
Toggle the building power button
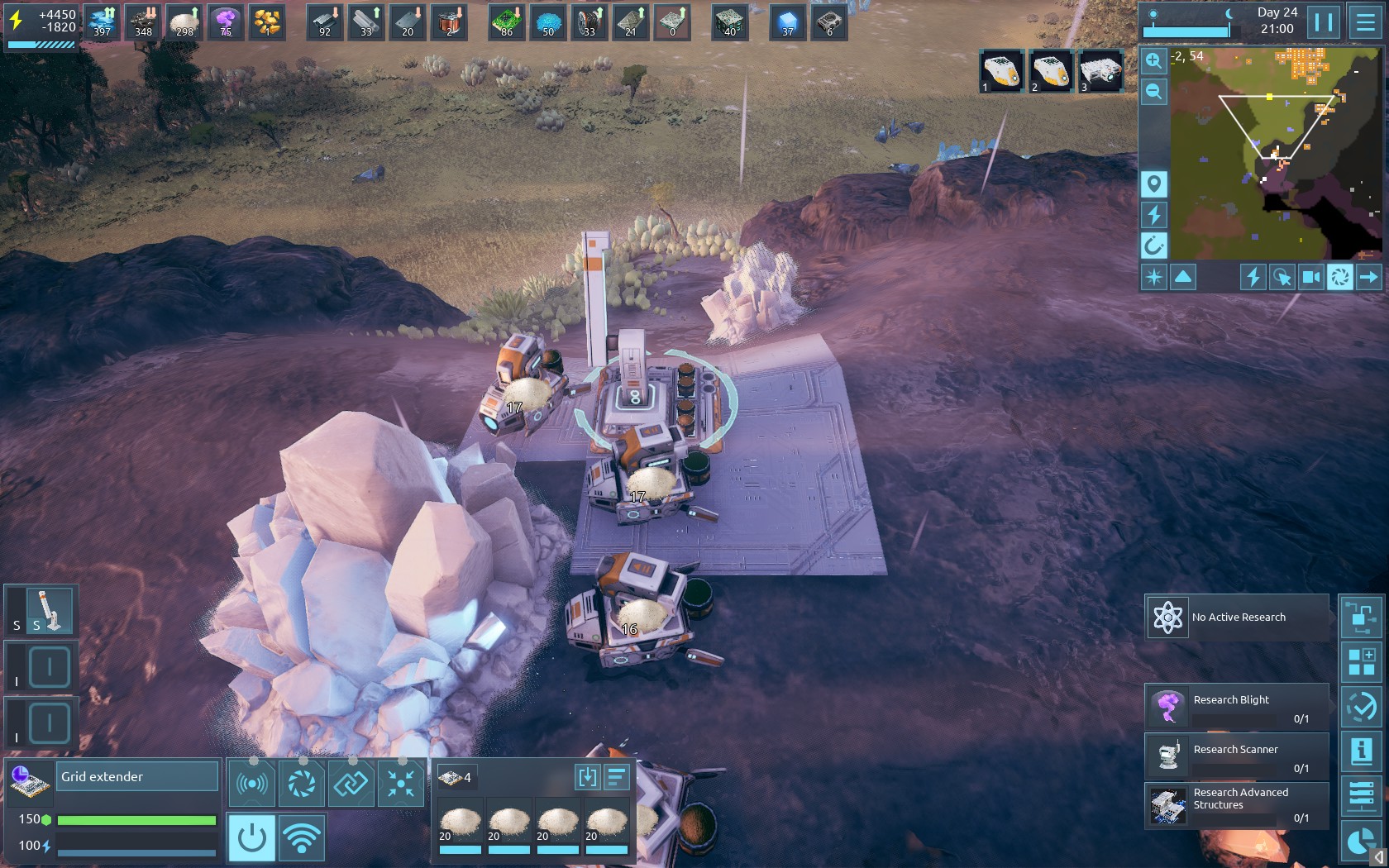pos(251,837)
